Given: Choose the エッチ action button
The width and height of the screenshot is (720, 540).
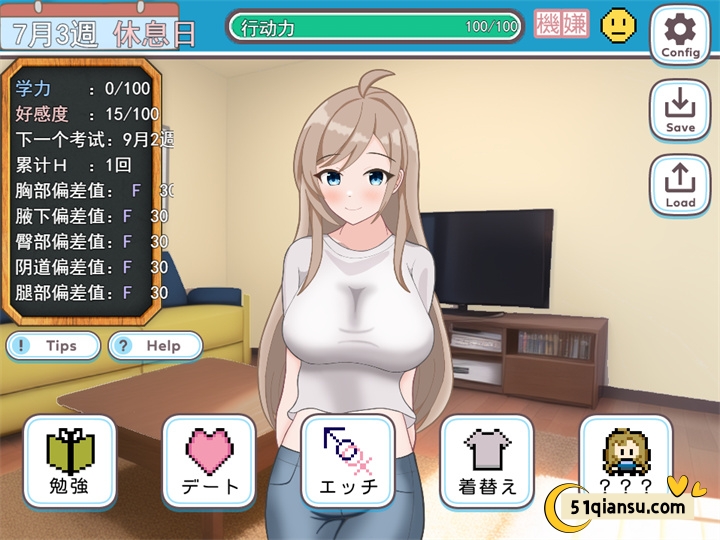Looking at the screenshot, I should click(348, 461).
